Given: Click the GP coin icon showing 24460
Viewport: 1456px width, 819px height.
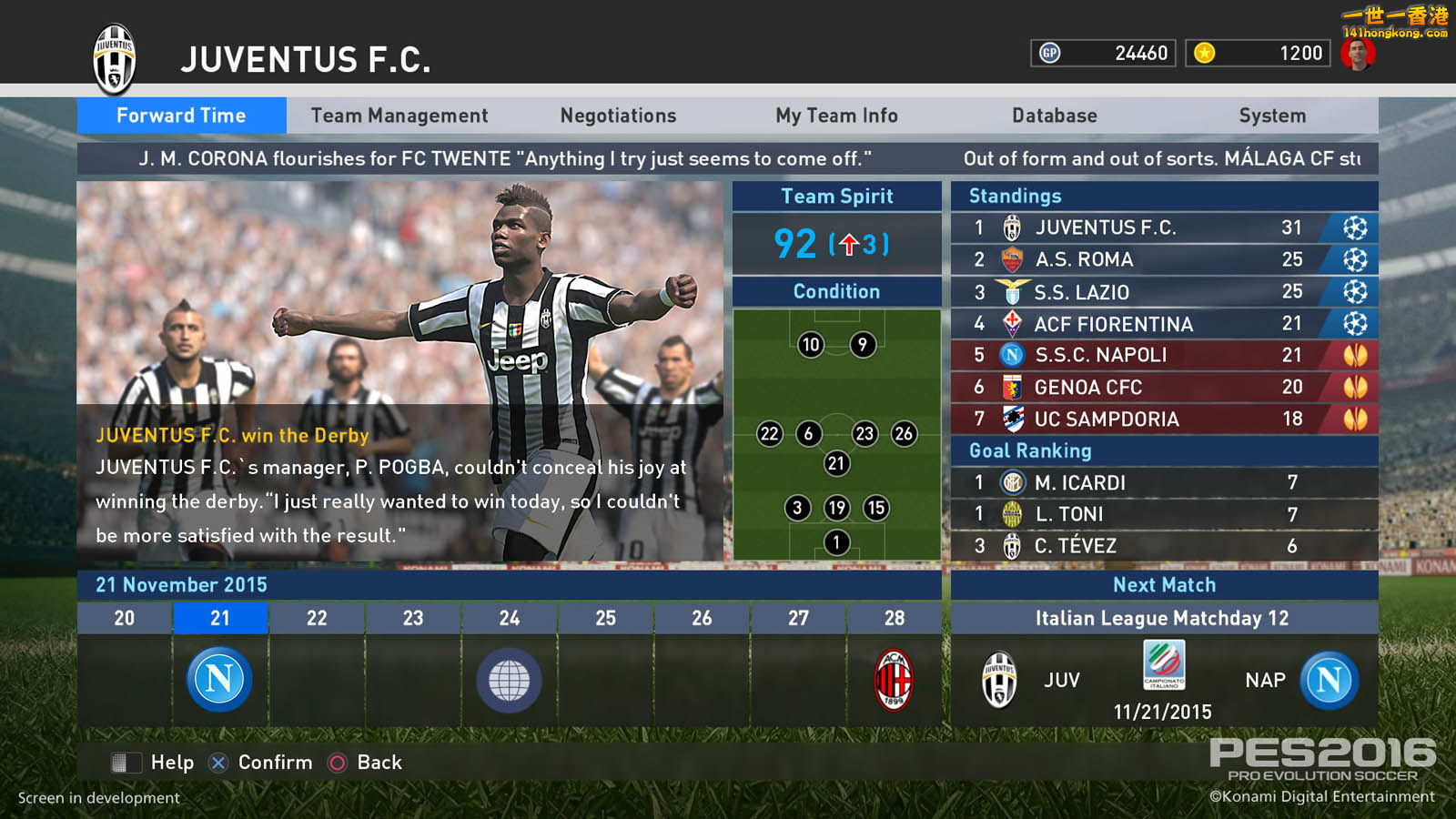Looking at the screenshot, I should [x=1048, y=53].
